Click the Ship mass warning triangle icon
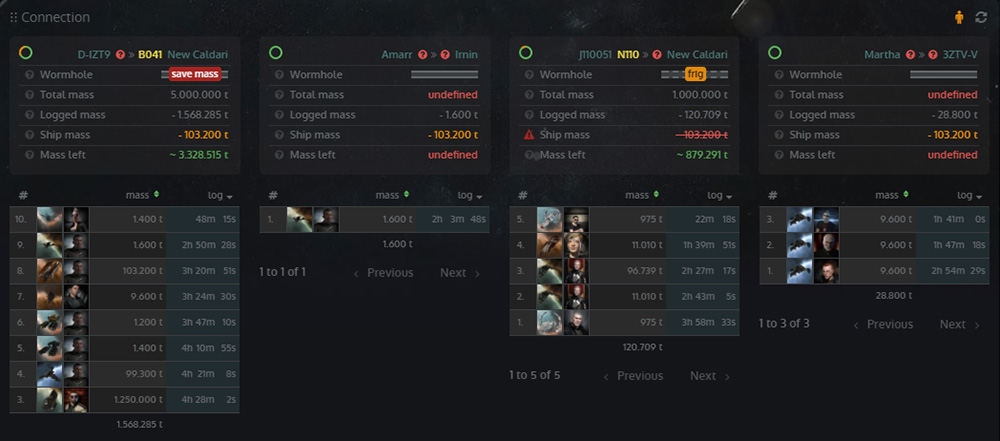1000x441 pixels. (529, 135)
